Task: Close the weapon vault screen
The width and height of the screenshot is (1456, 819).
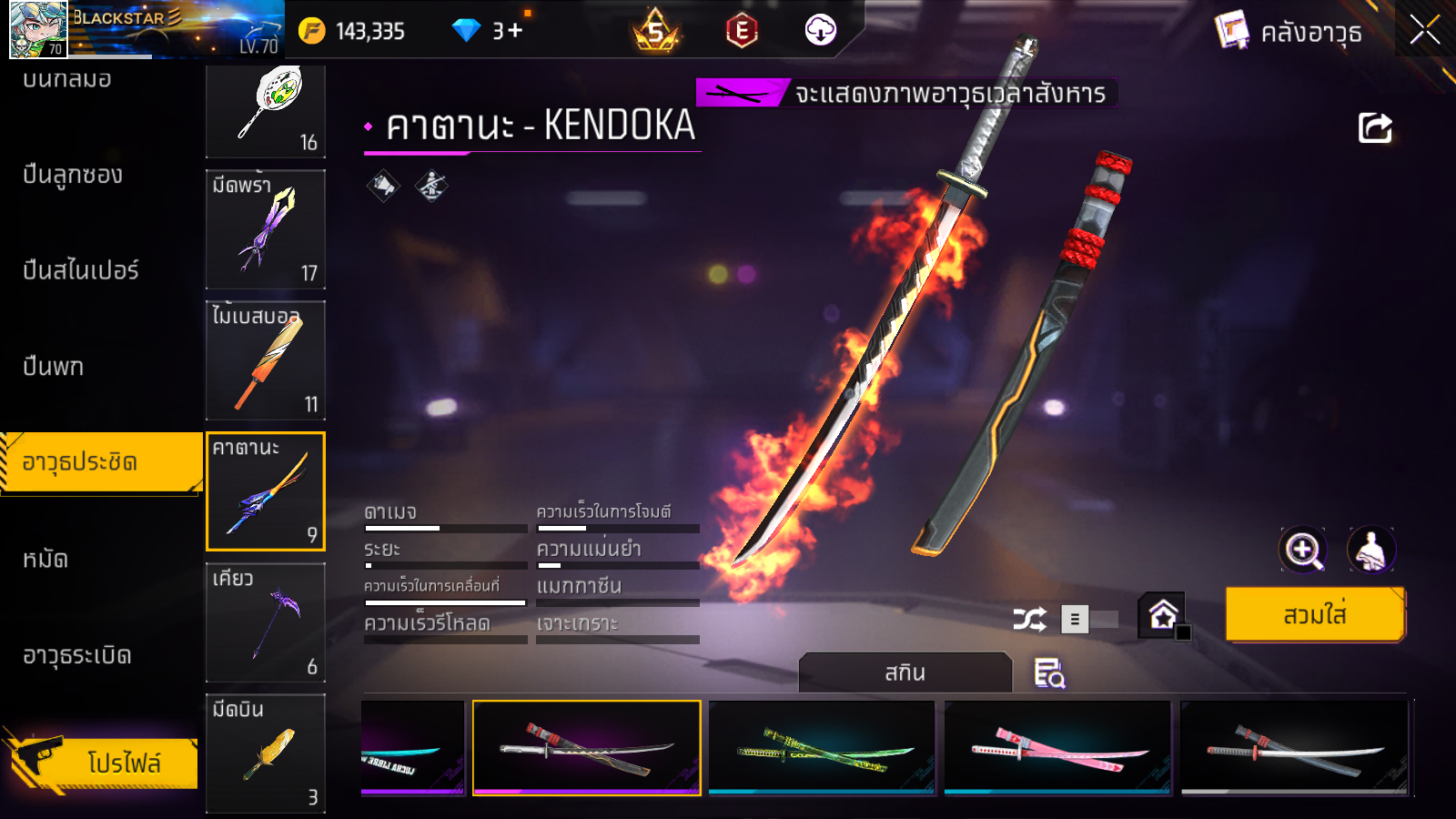Action: [x=1424, y=30]
